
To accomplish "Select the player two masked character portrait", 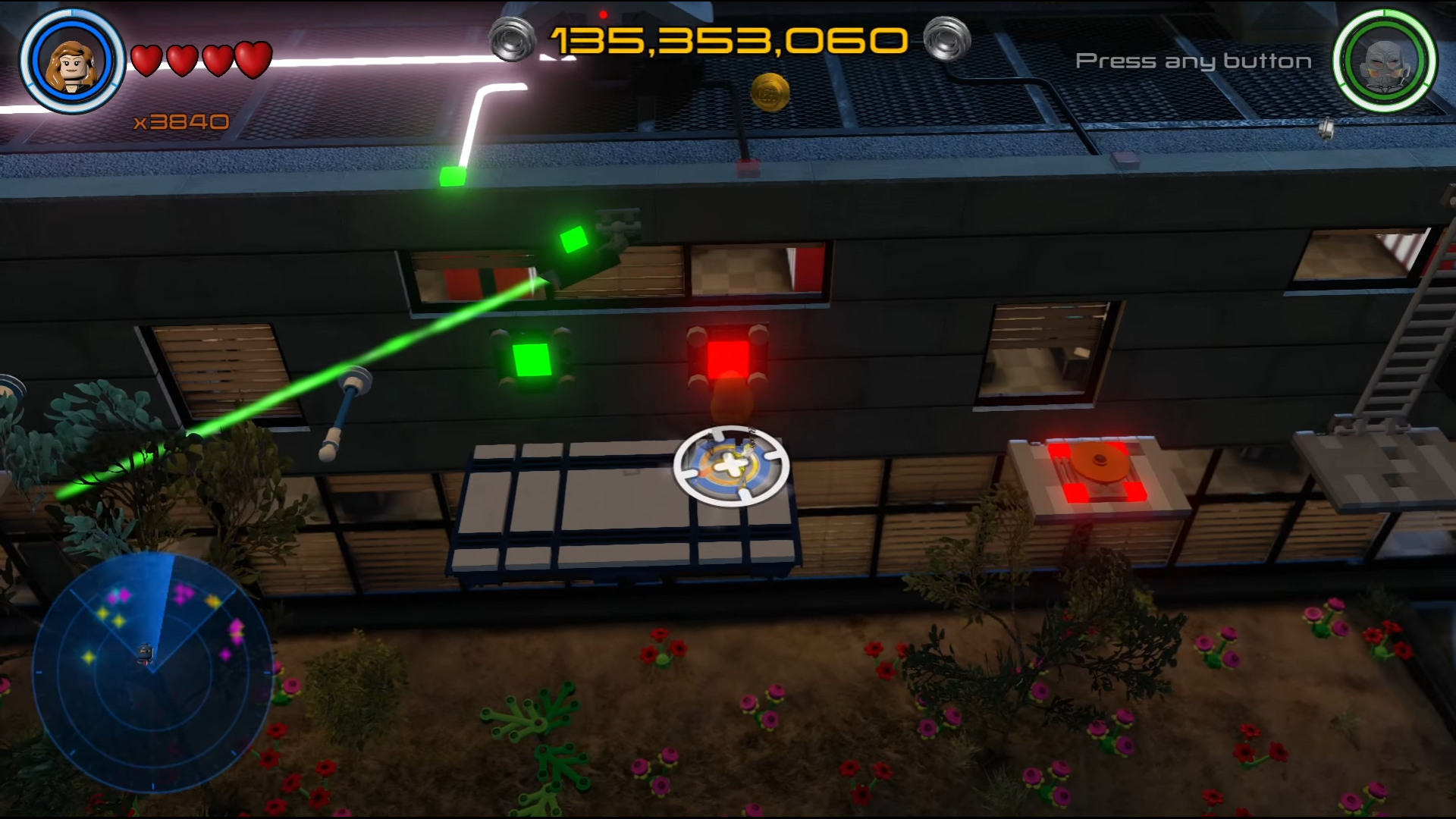I will tap(1385, 61).
